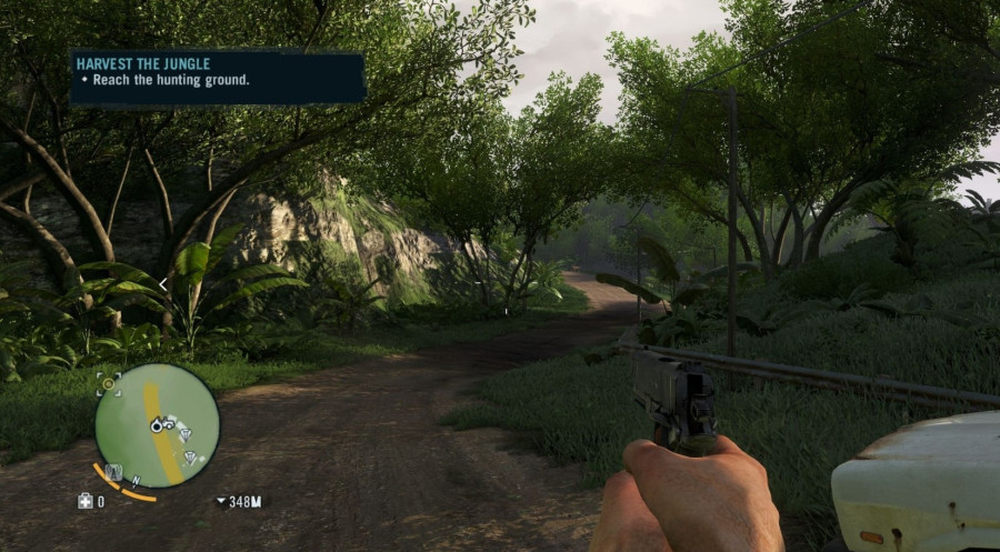Click the yellow objective marker on minimap
Viewport: 1000px width, 552px height.
click(108, 383)
